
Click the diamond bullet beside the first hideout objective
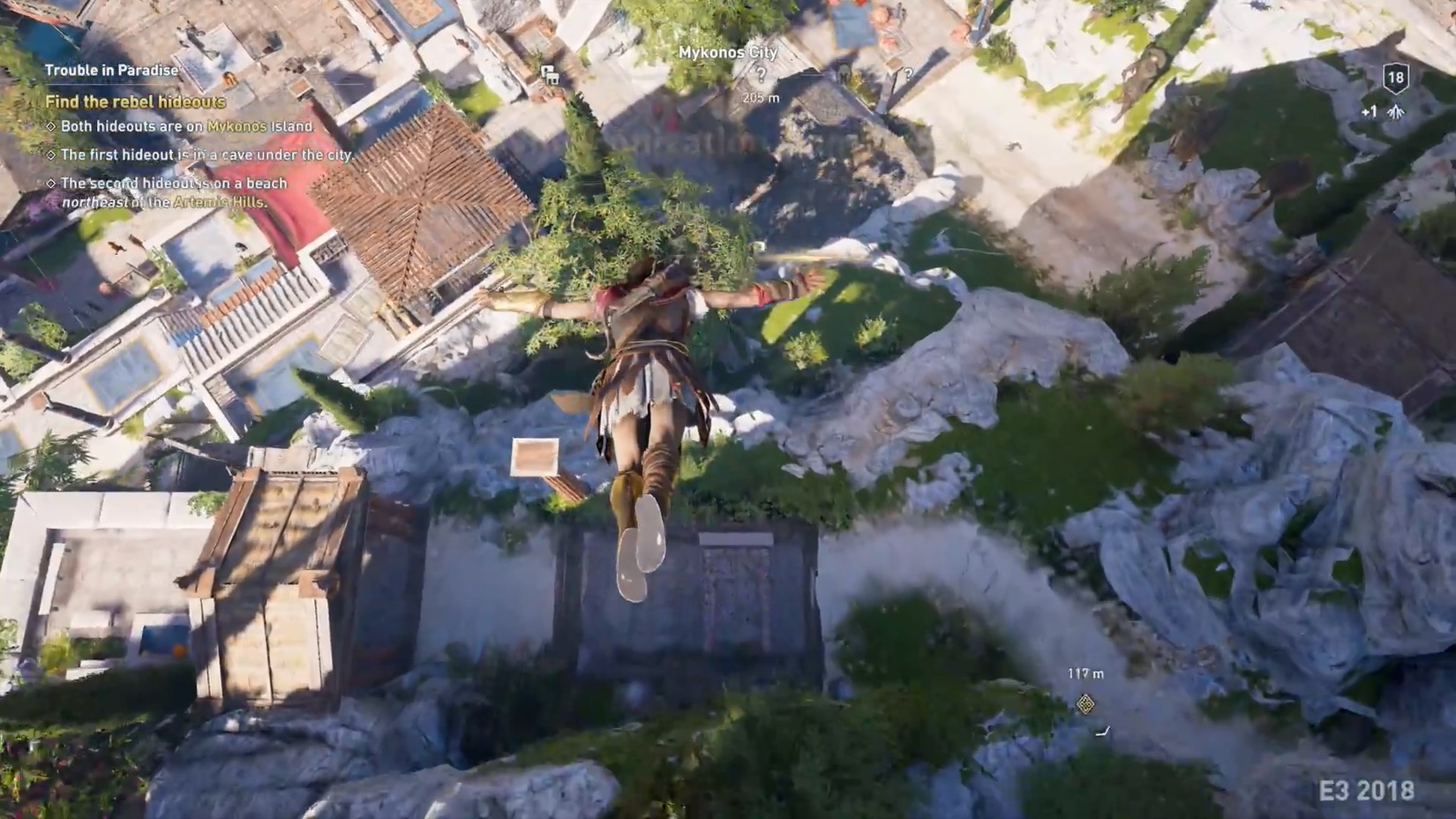[x=49, y=154]
